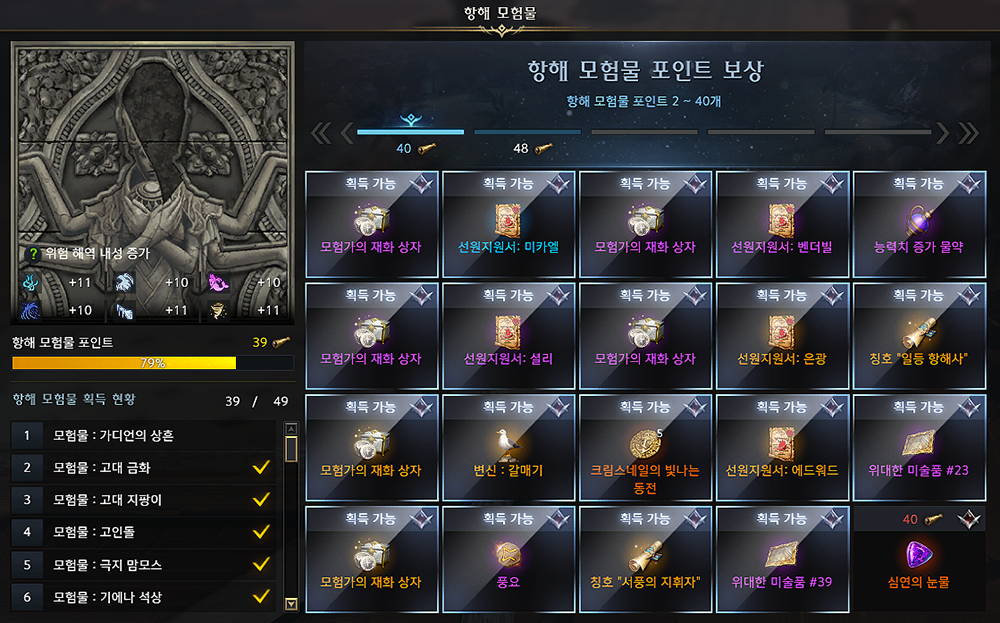
Task: Claim the 선원지원서: 미카엘 reward
Action: [509, 222]
